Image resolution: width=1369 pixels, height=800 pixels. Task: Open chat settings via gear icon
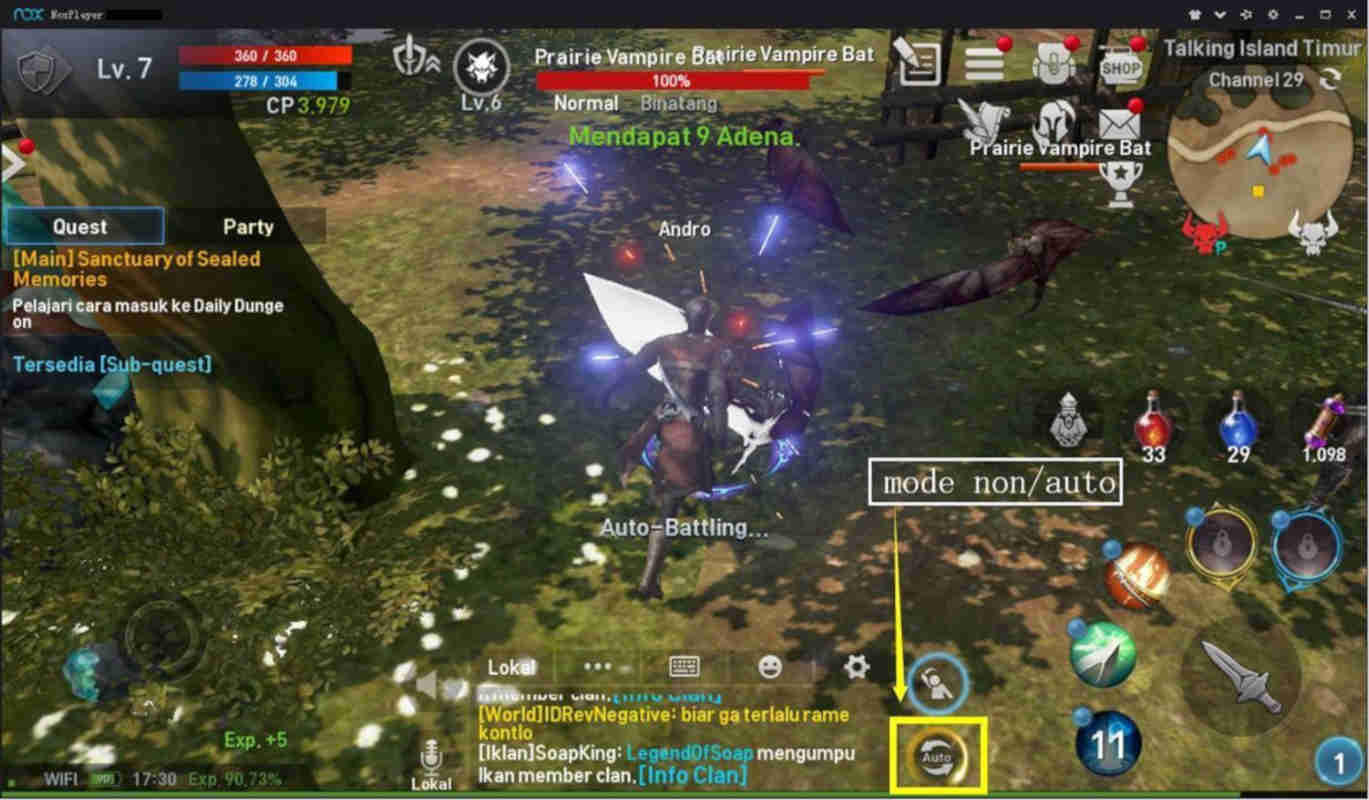point(855,667)
